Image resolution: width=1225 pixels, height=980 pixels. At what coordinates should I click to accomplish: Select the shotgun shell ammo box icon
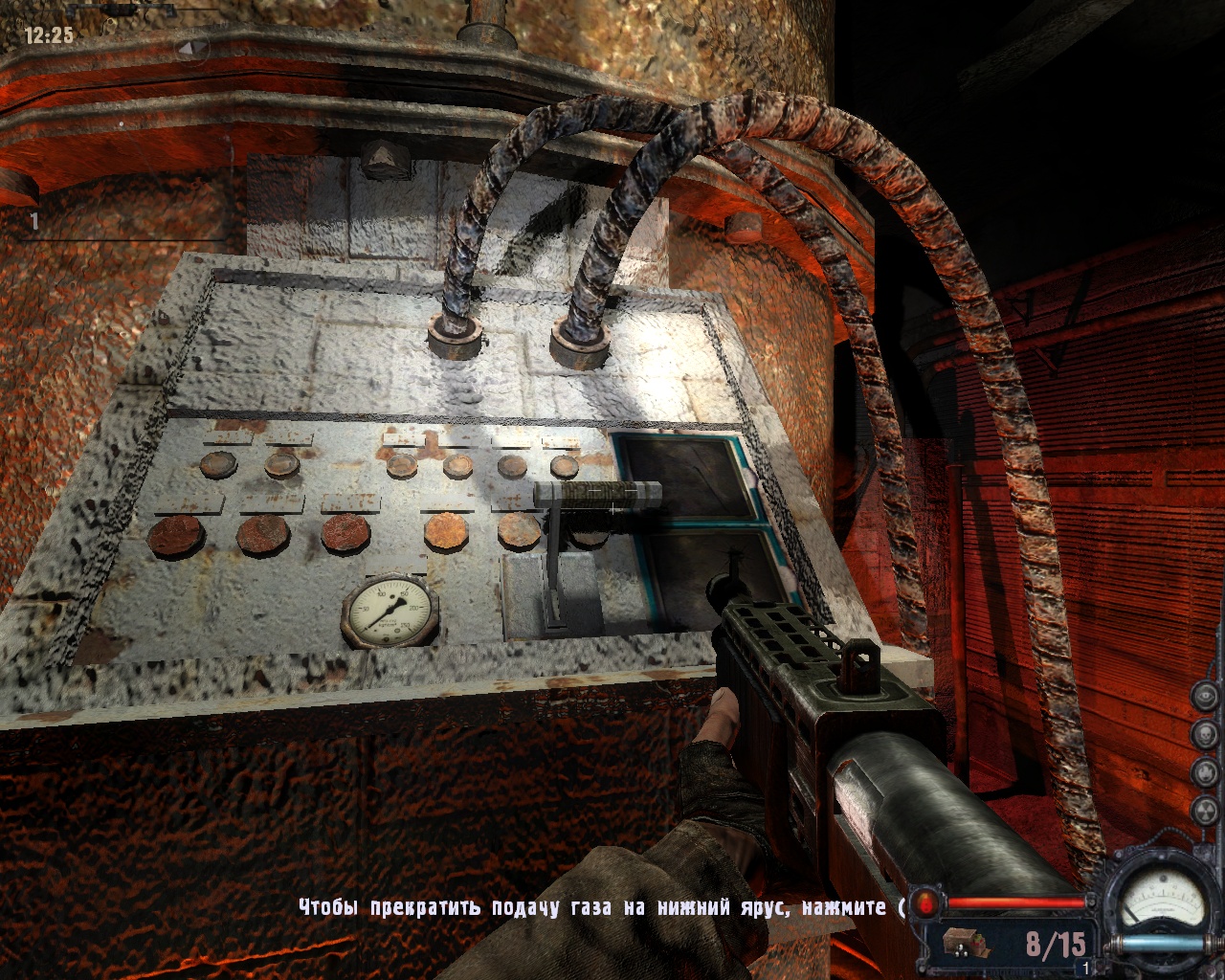pyautogui.click(x=962, y=944)
